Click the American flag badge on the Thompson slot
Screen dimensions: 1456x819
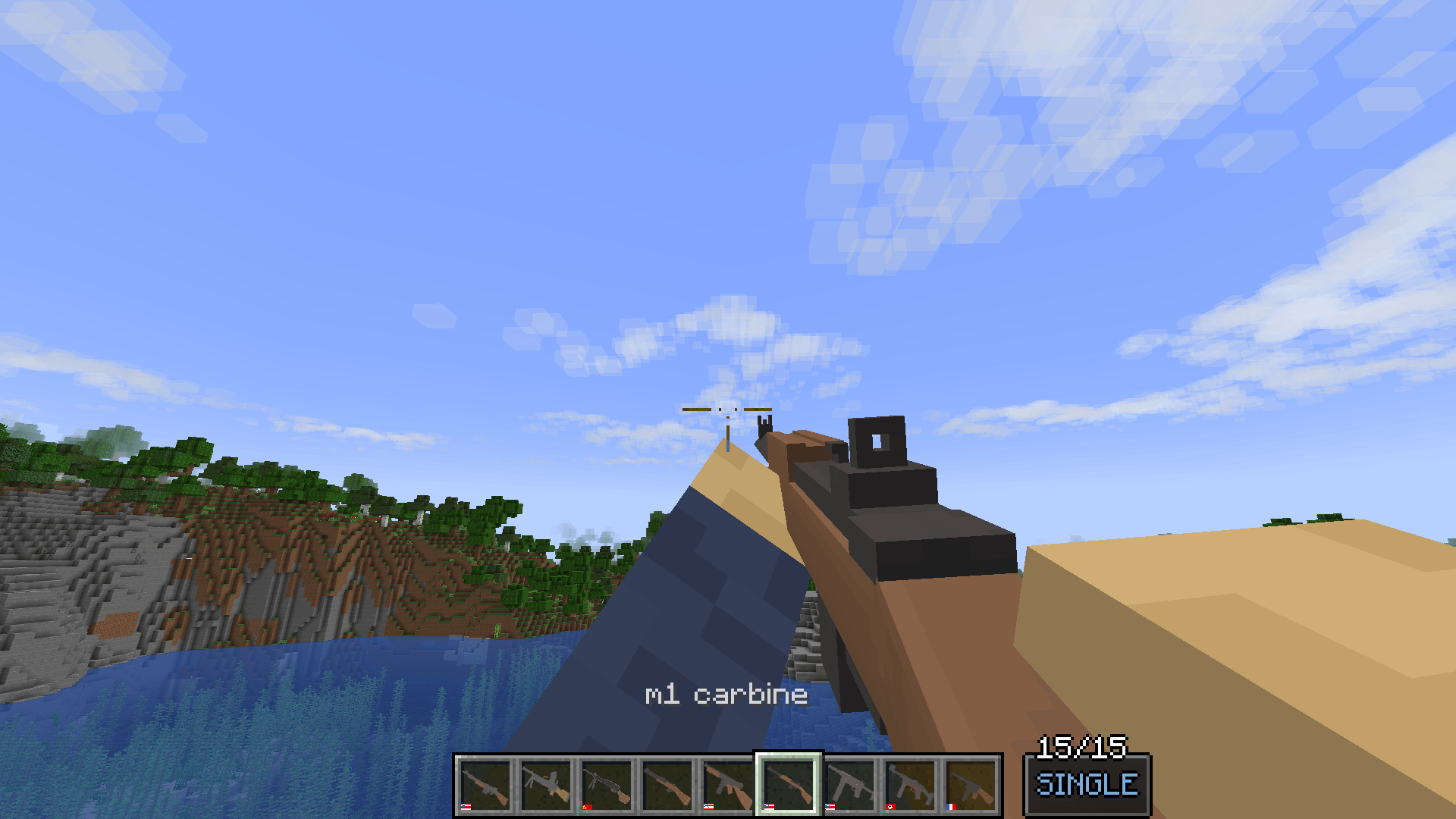click(708, 807)
